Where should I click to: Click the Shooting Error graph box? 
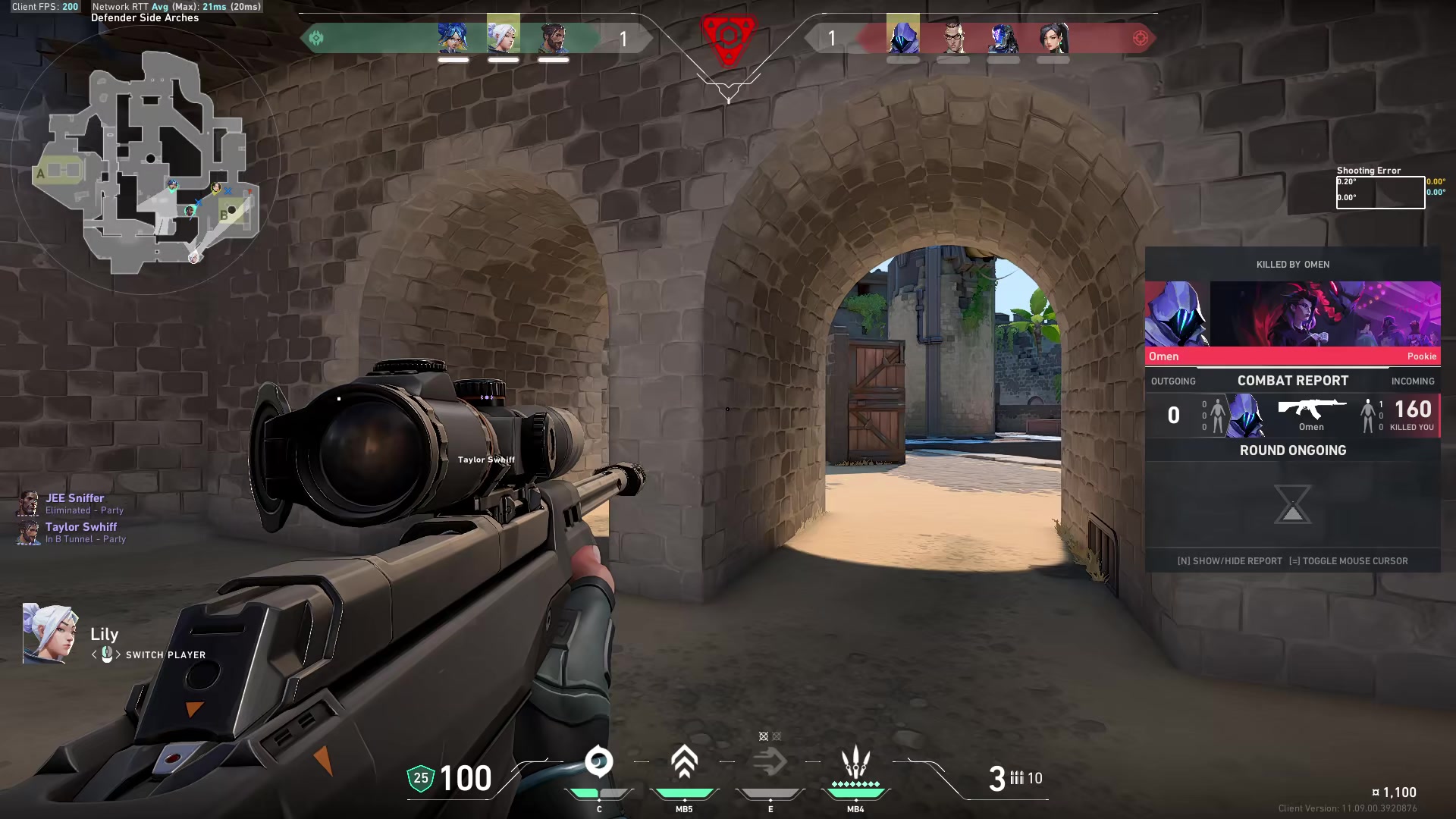click(1379, 192)
